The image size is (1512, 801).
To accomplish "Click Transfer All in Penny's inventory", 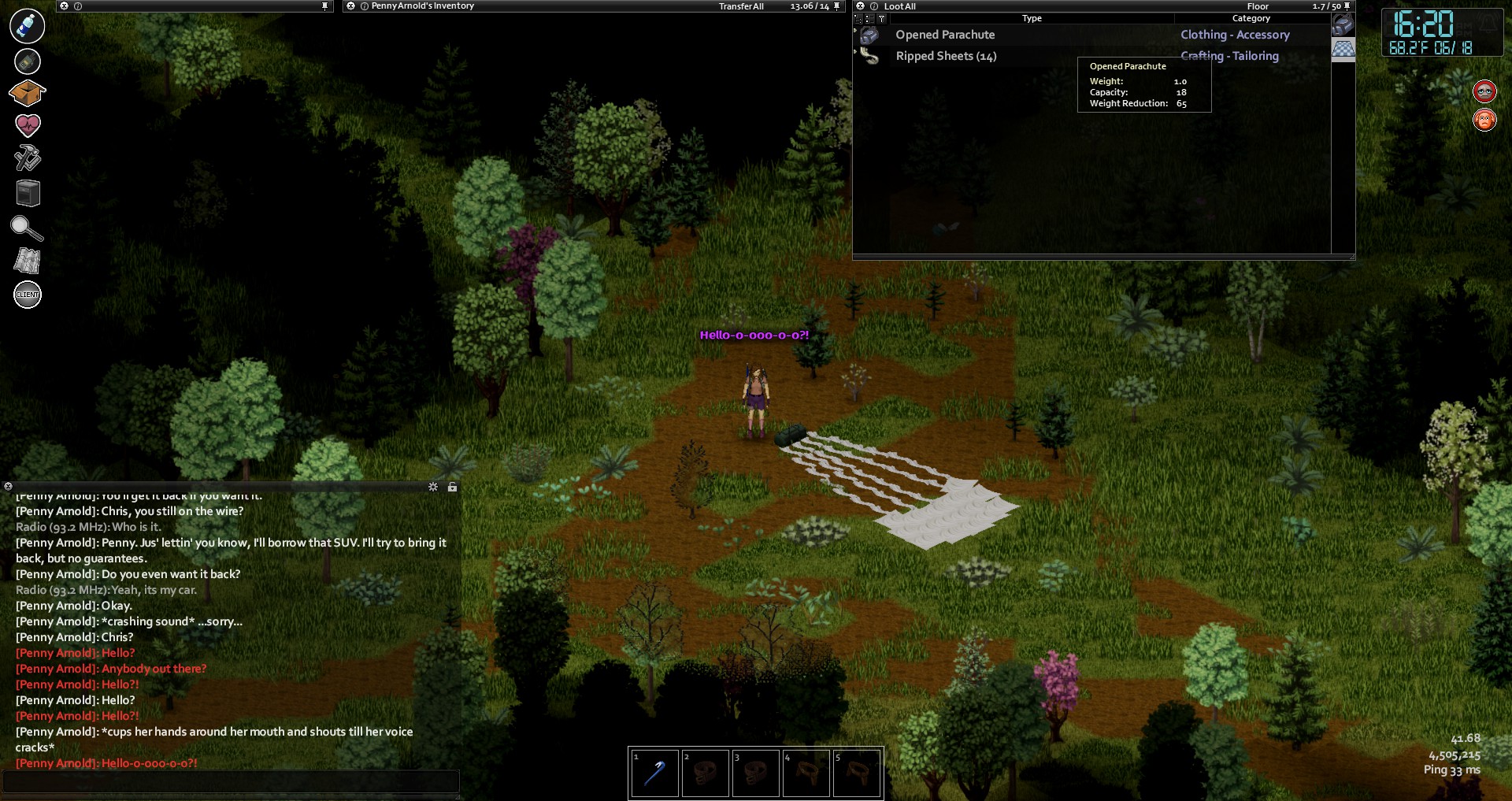I will tap(741, 6).
